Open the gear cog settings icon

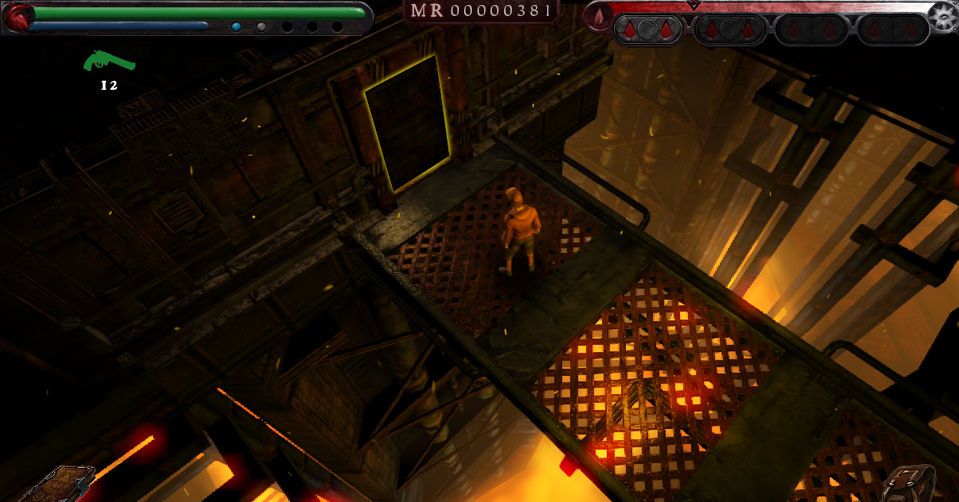[x=943, y=15]
